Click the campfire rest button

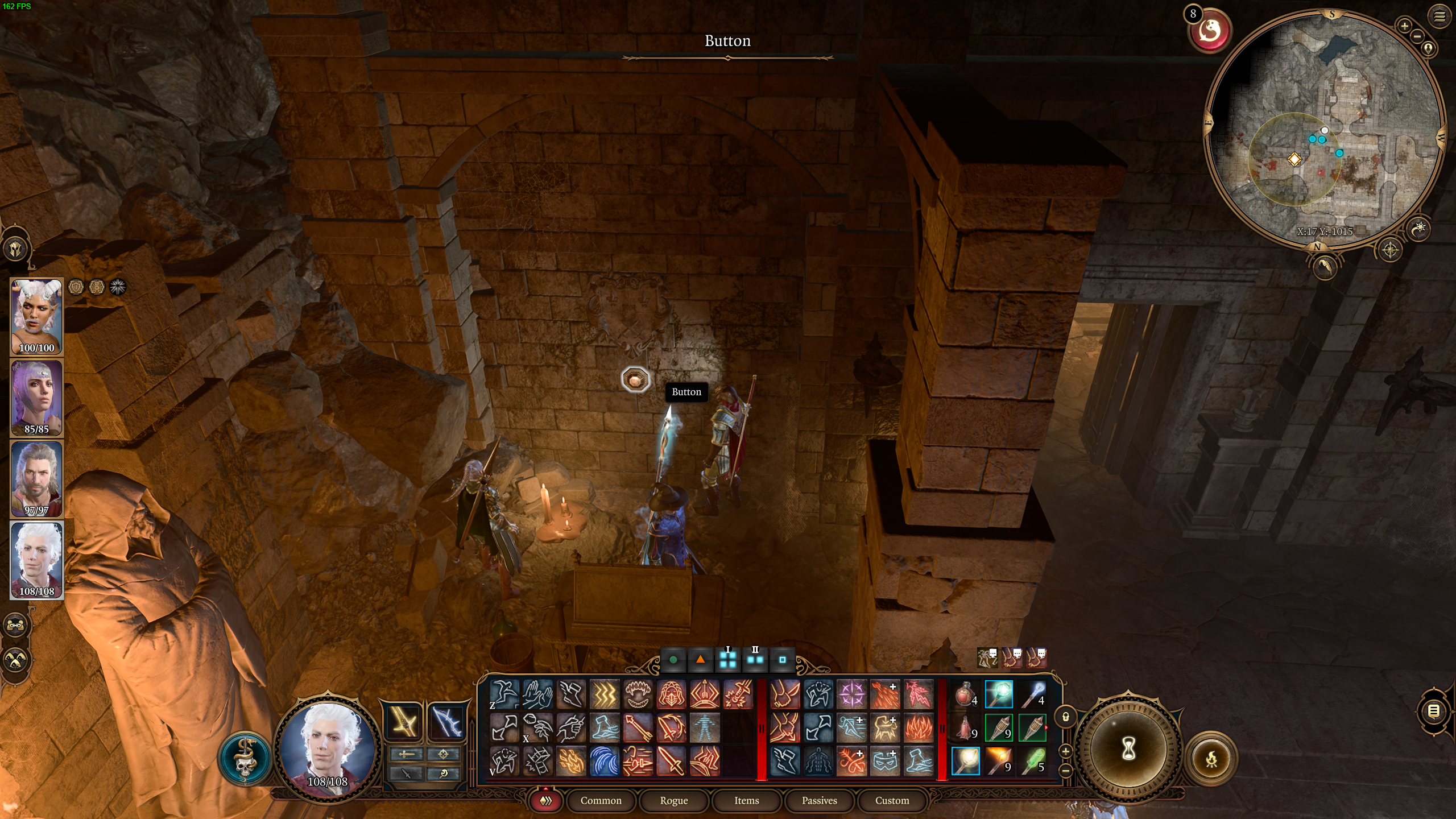(x=1211, y=758)
